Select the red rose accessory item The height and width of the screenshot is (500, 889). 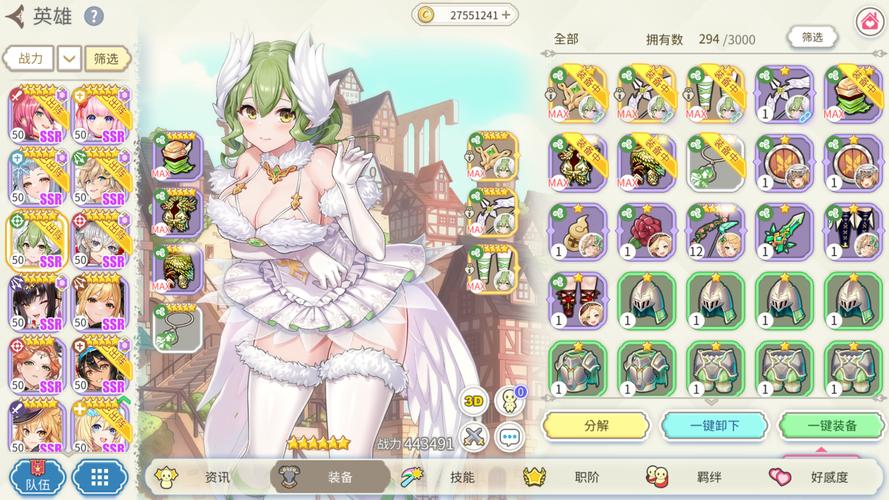click(646, 231)
